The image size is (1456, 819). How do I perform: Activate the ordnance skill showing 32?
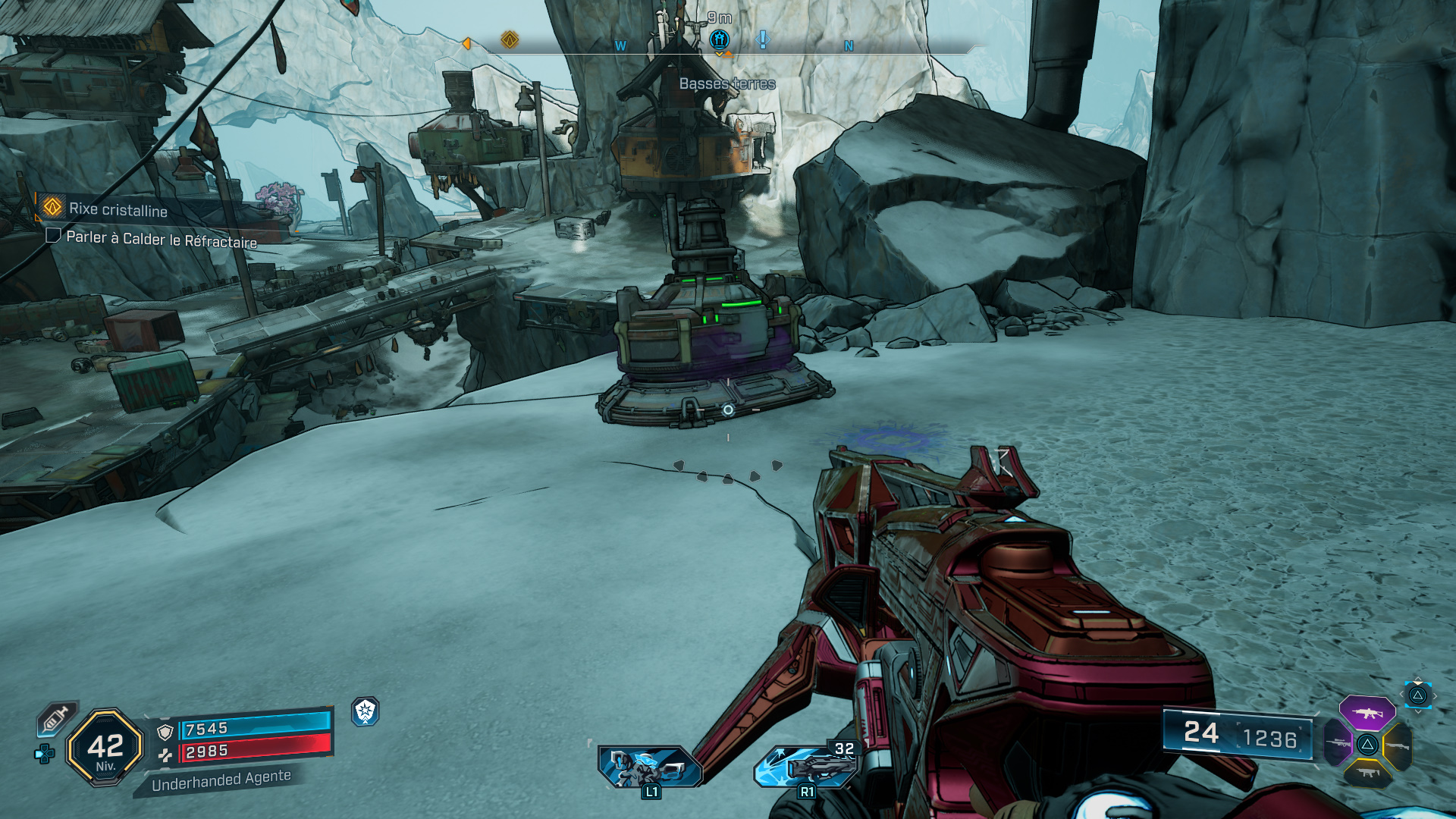[807, 766]
